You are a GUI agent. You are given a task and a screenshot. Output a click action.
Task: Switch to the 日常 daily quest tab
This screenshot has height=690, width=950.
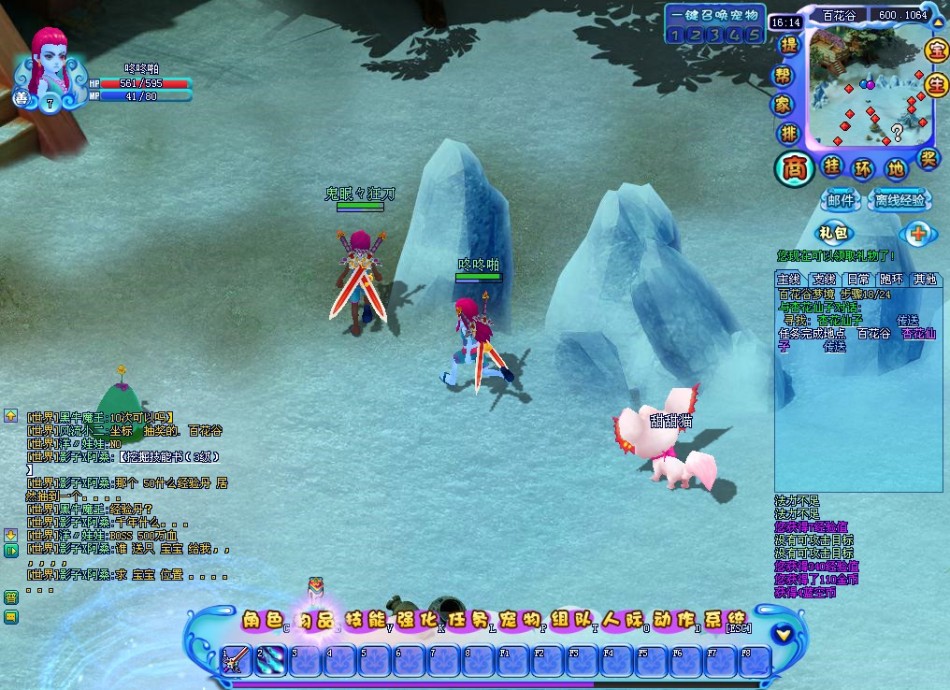pos(857,279)
